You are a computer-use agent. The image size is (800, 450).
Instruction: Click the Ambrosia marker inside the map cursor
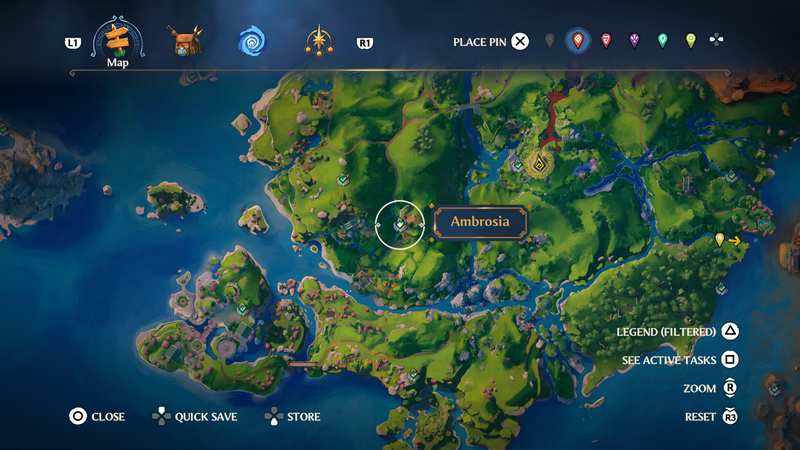tap(399, 226)
